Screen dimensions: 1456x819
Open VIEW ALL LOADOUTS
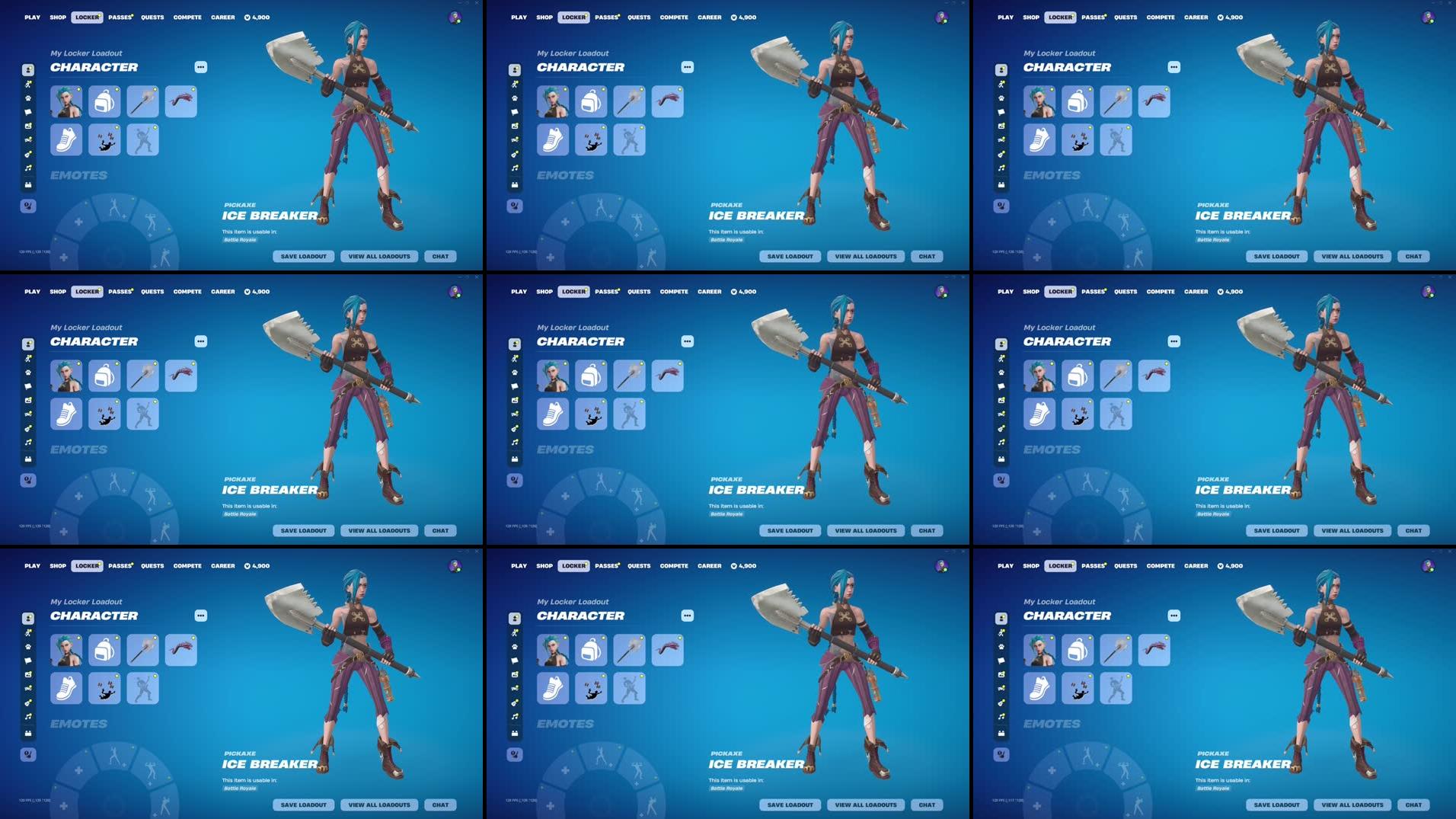point(379,256)
